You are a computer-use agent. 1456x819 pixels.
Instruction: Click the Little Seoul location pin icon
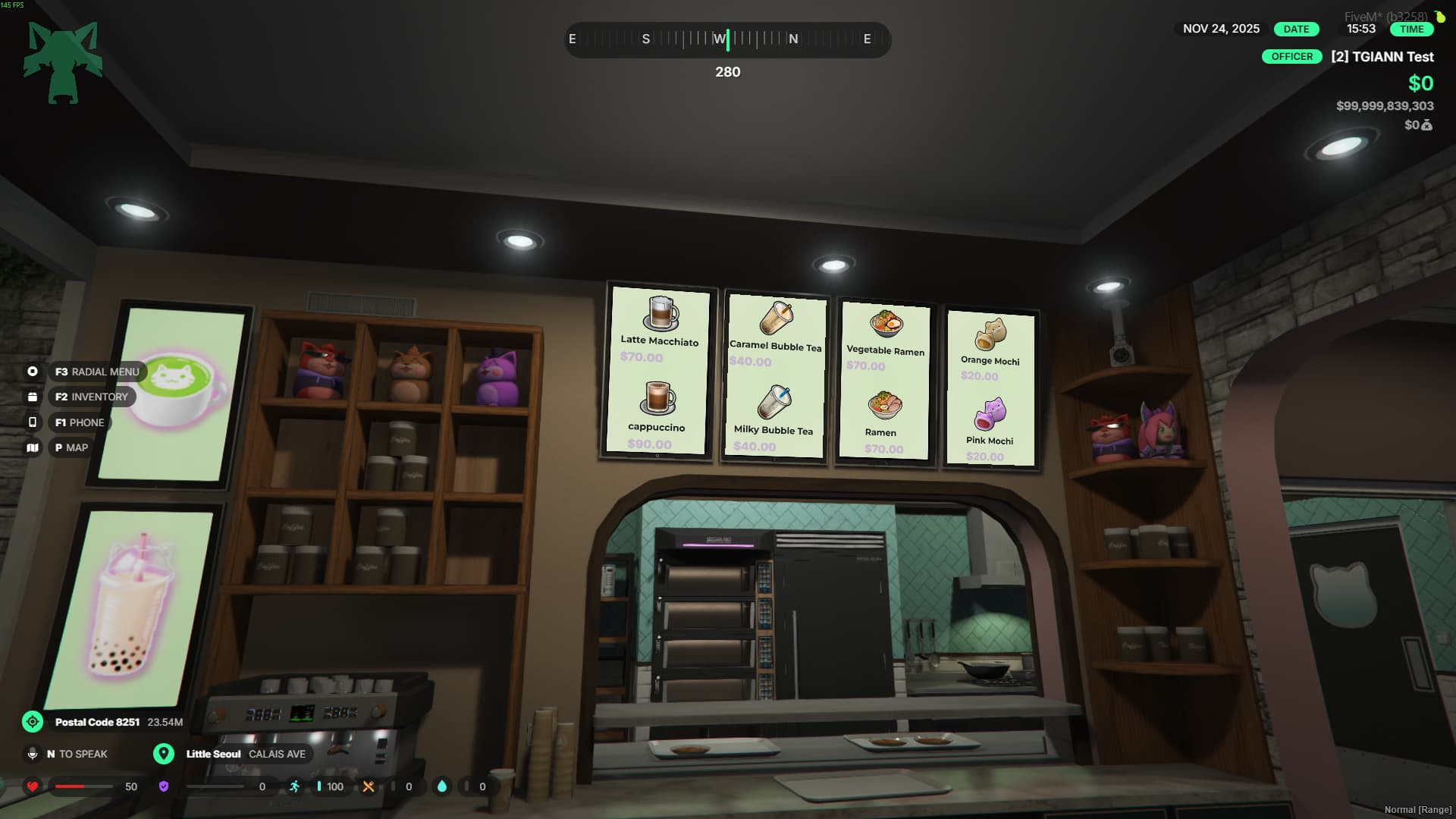coord(164,754)
